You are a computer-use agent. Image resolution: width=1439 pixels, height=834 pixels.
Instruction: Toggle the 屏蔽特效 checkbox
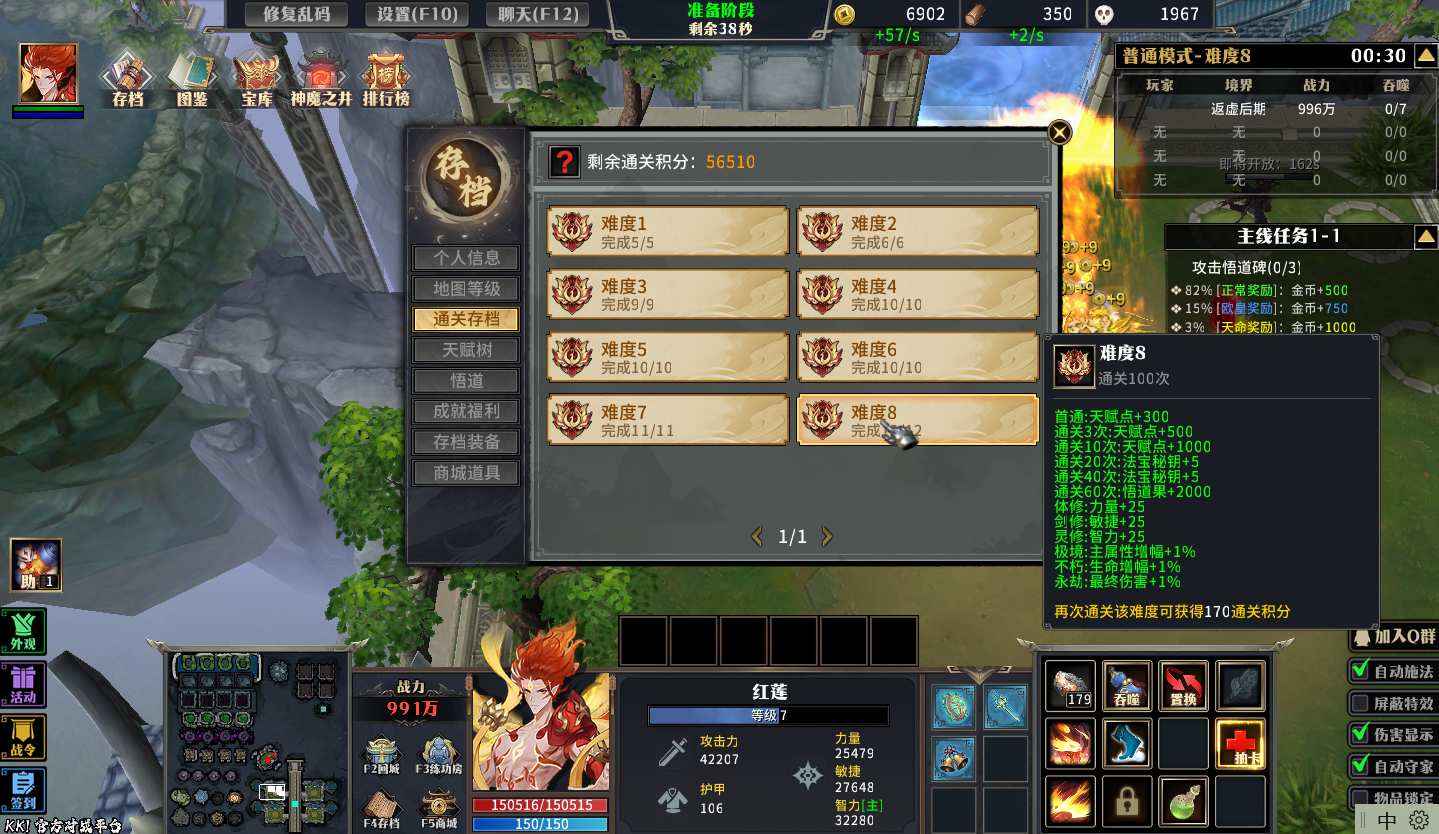pos(1360,703)
